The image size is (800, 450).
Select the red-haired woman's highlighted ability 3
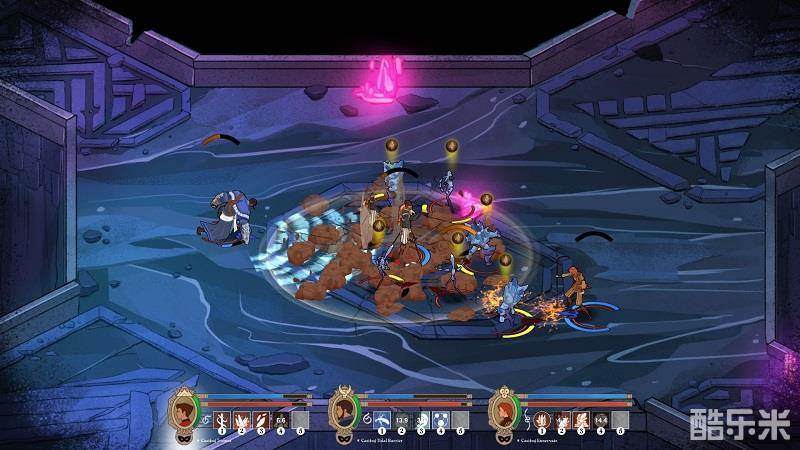(581, 419)
